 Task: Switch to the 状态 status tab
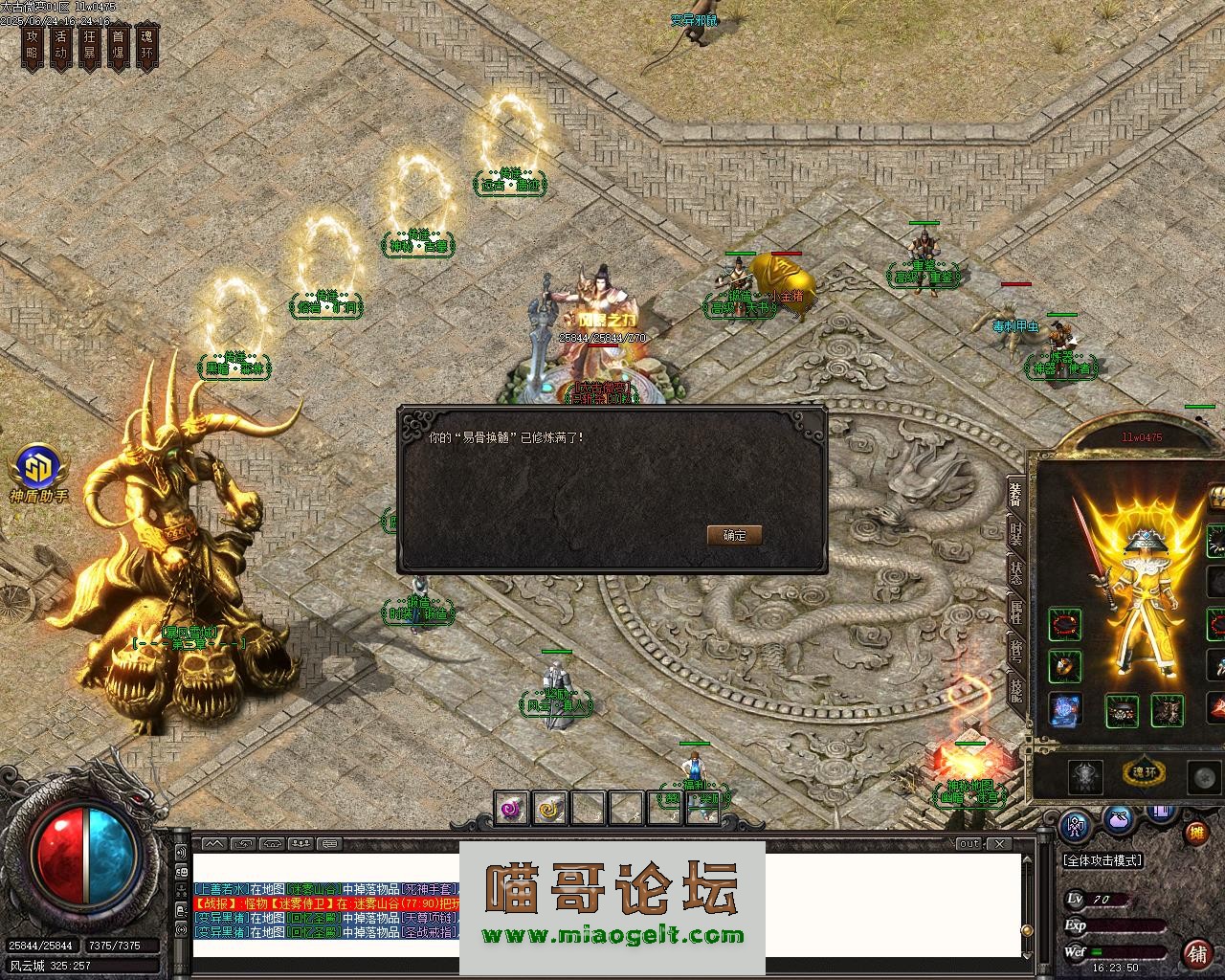click(1014, 572)
